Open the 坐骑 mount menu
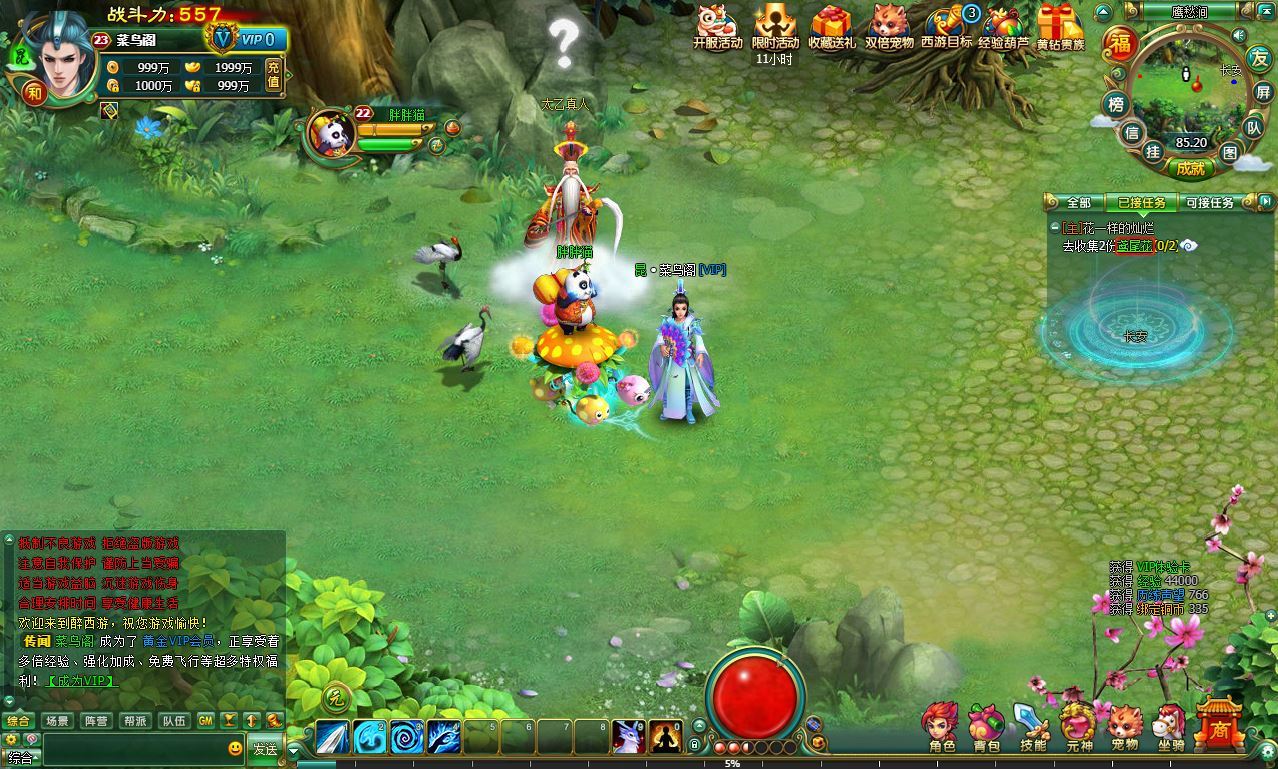This screenshot has height=769, width=1278. (1170, 725)
